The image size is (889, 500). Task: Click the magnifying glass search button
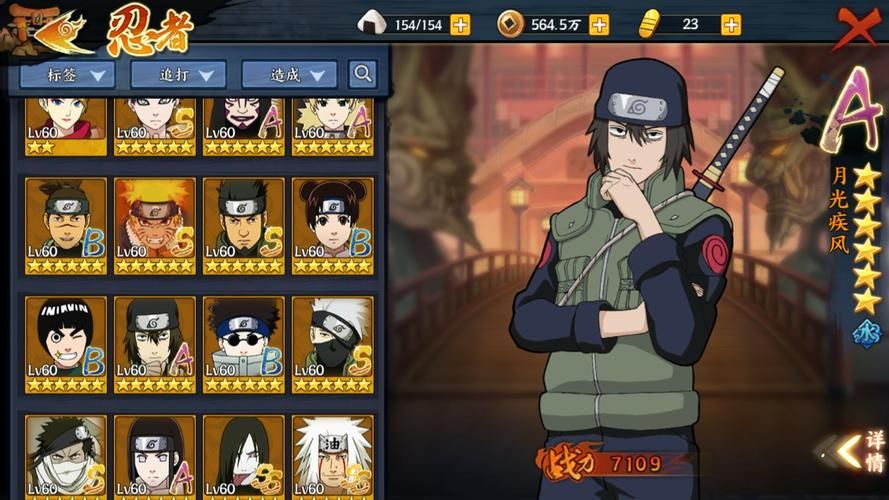tap(363, 73)
